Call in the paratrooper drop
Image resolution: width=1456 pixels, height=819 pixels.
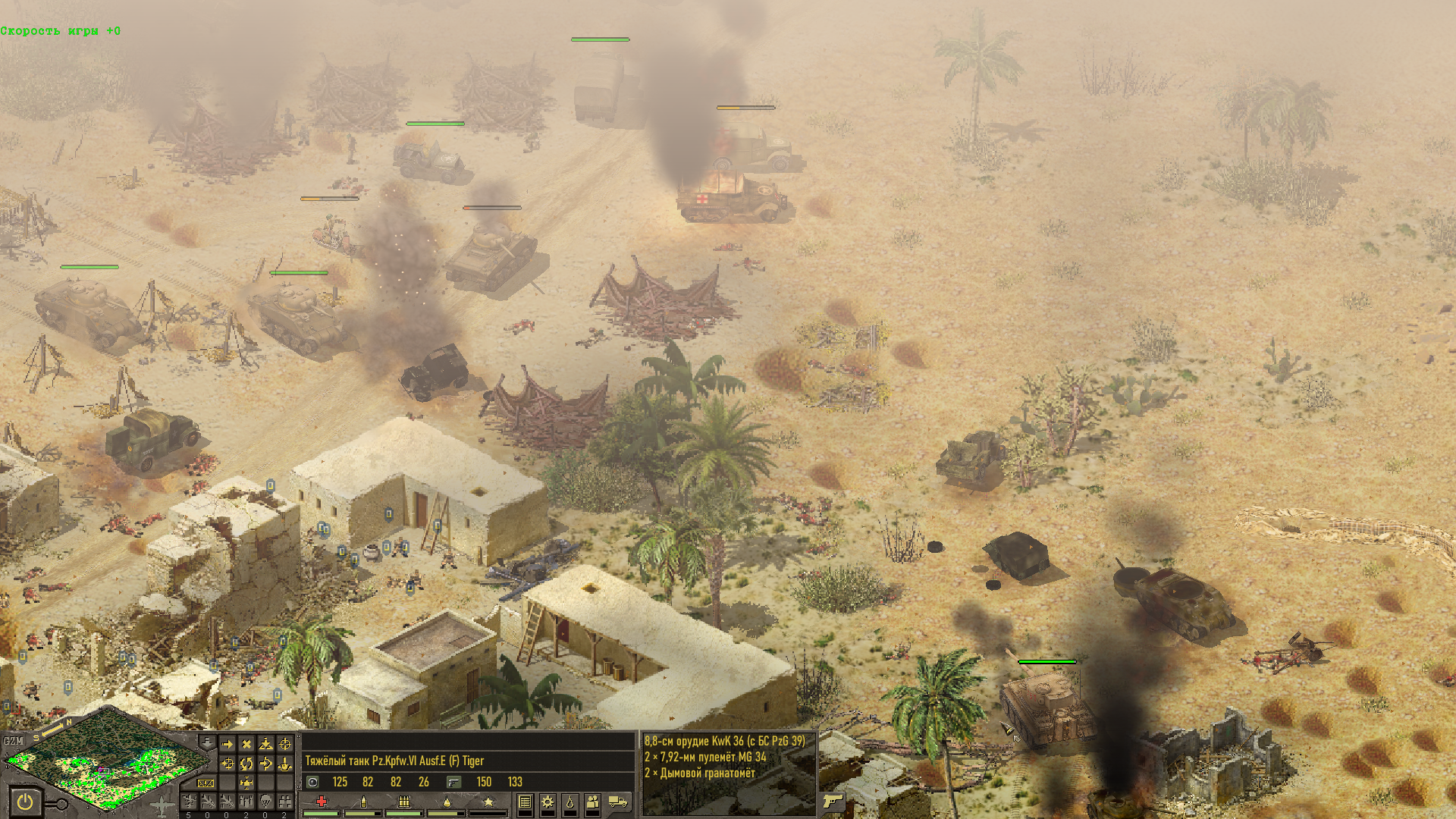(x=265, y=802)
